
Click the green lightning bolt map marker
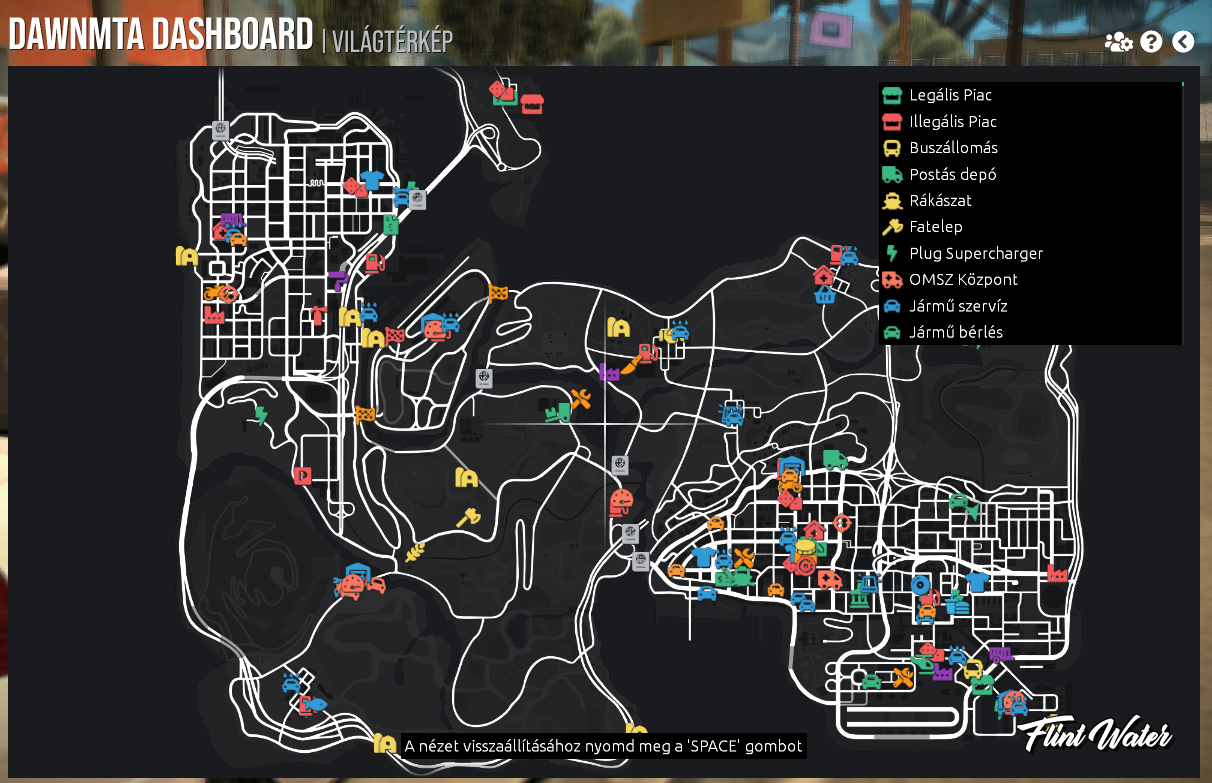[261, 414]
